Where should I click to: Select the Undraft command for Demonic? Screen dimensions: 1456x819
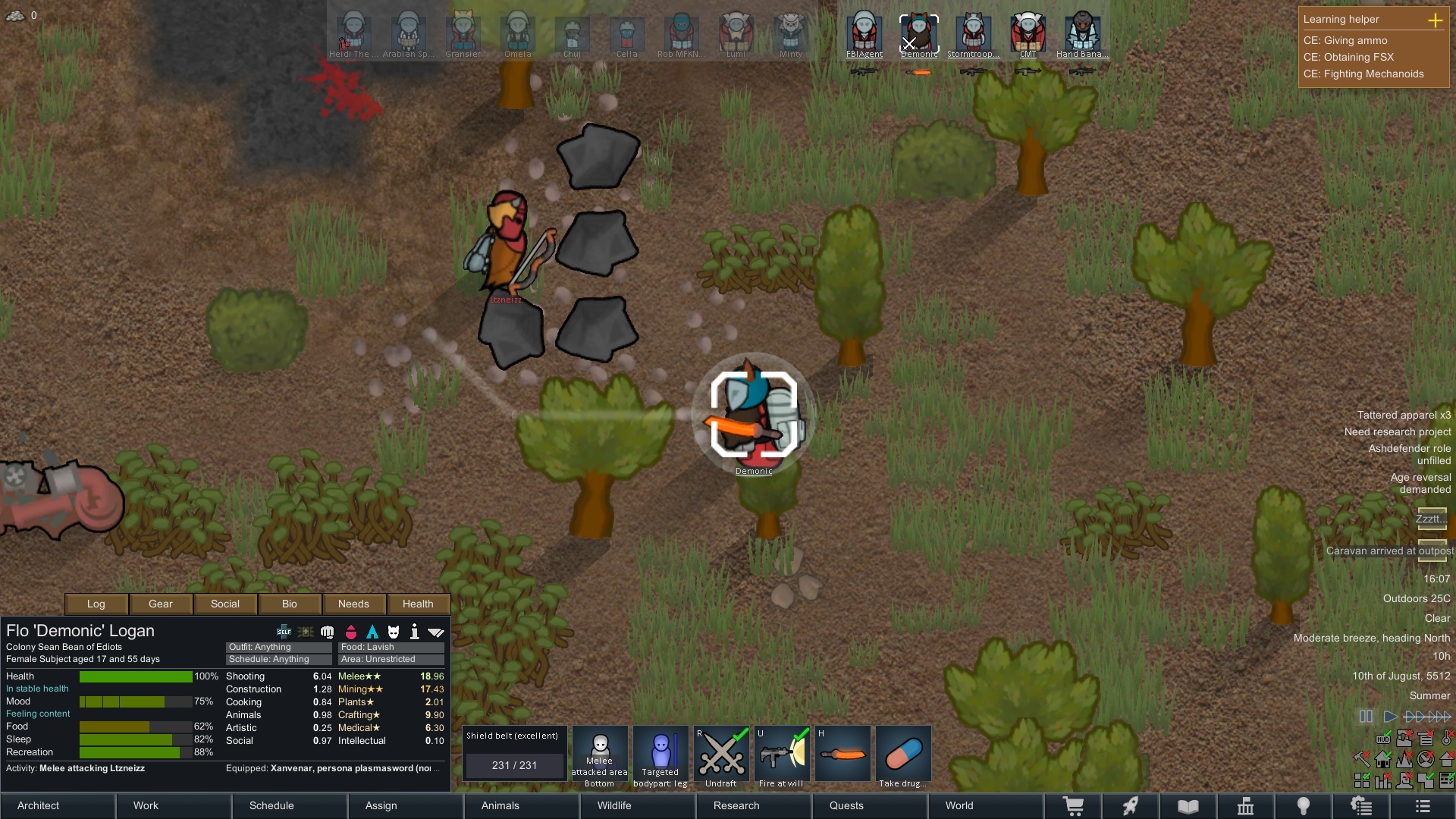pos(720,755)
